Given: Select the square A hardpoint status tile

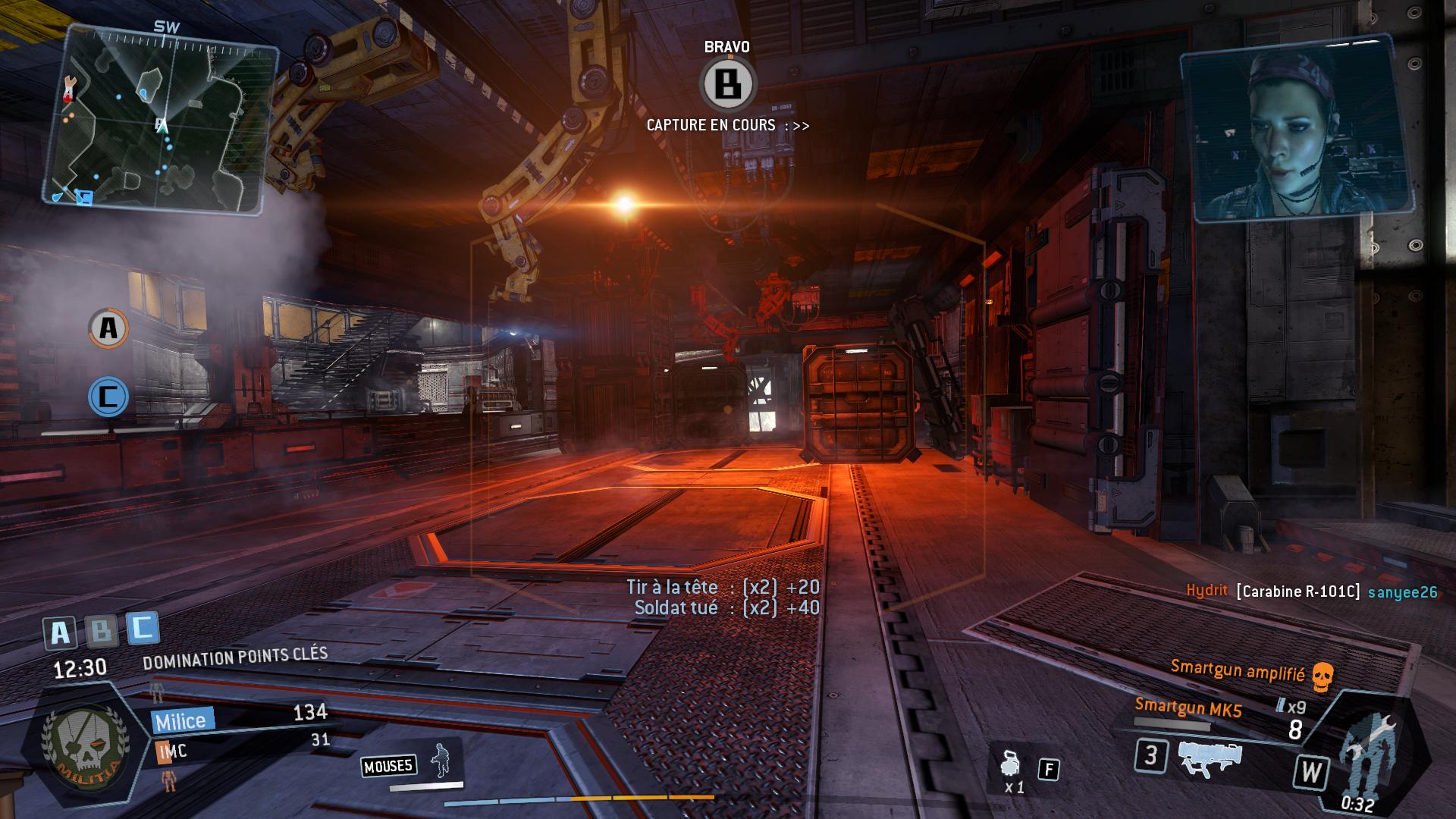Looking at the screenshot, I should (x=60, y=632).
